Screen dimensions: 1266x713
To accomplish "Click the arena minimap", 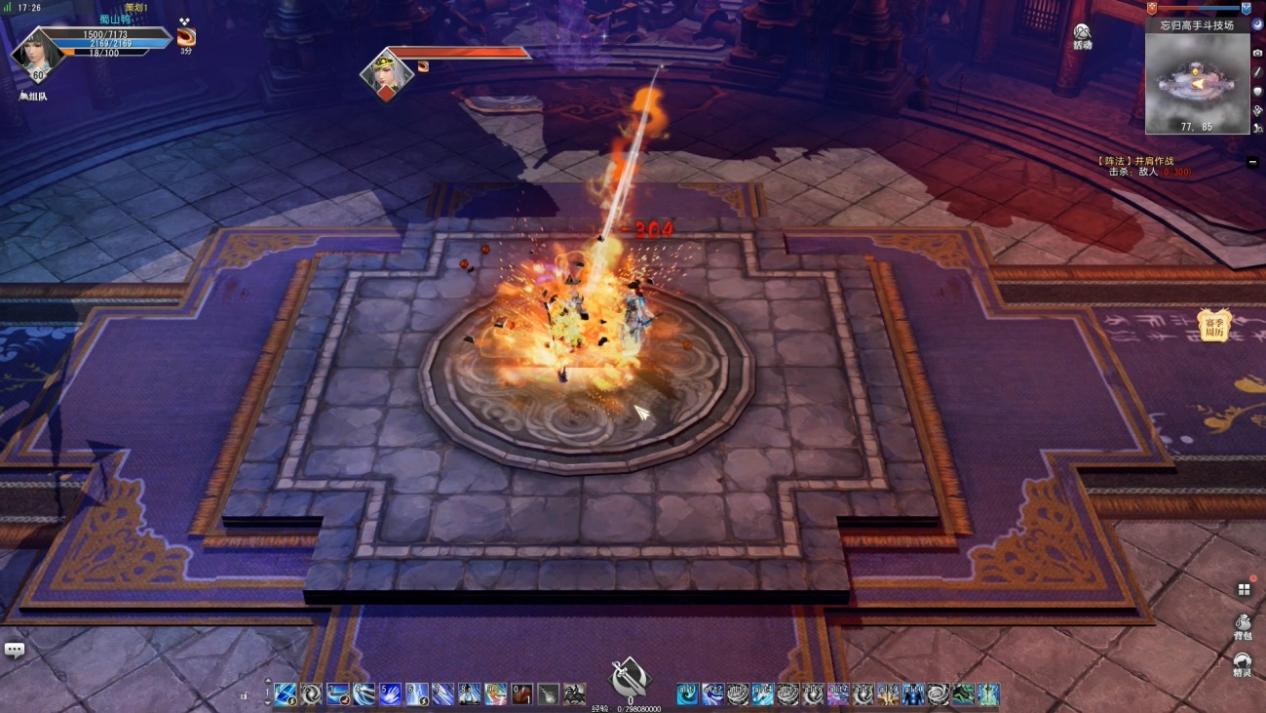I will [1197, 83].
